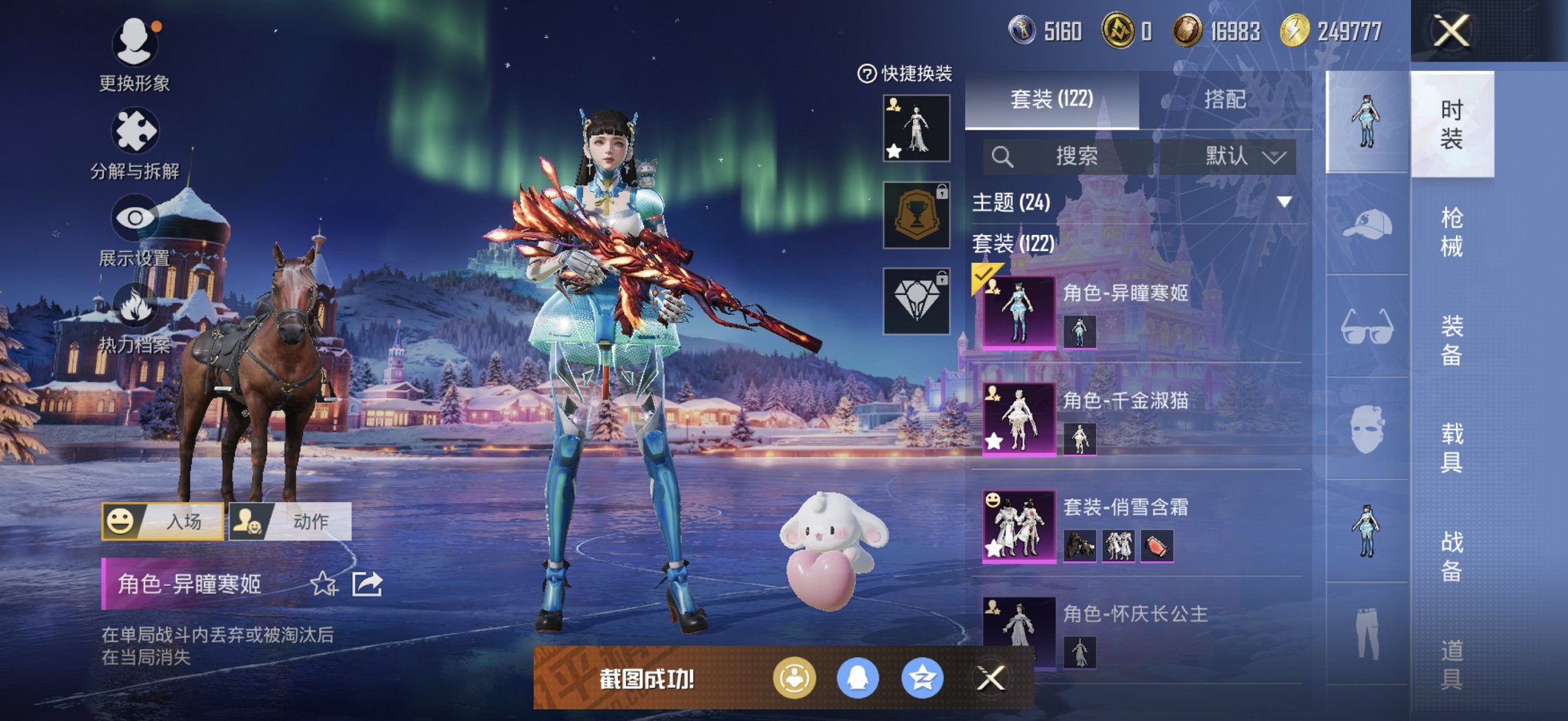The width and height of the screenshot is (1568, 721).
Task: Switch to the 载具 vehicles category
Action: coord(1452,447)
